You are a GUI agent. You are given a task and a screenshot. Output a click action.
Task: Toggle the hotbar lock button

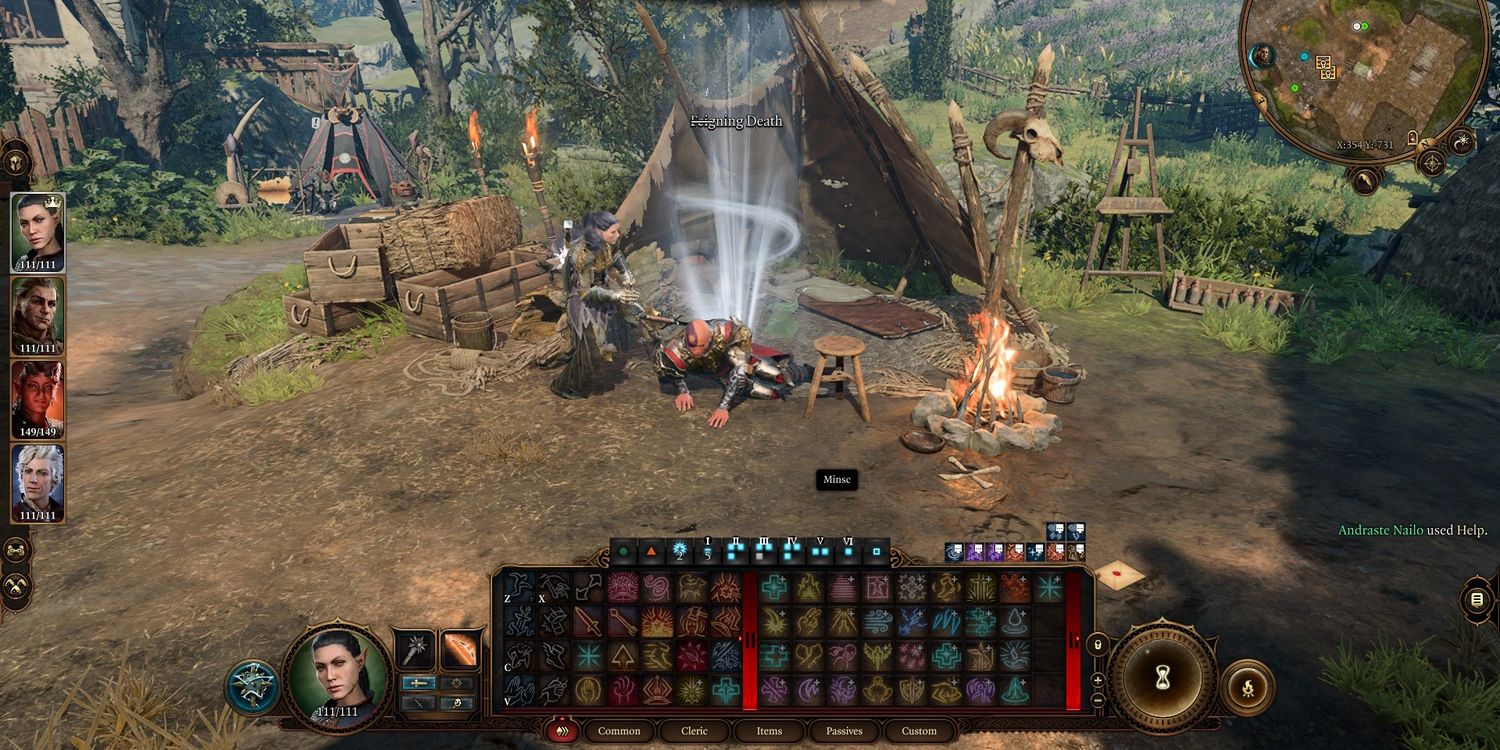pyautogui.click(x=1097, y=645)
